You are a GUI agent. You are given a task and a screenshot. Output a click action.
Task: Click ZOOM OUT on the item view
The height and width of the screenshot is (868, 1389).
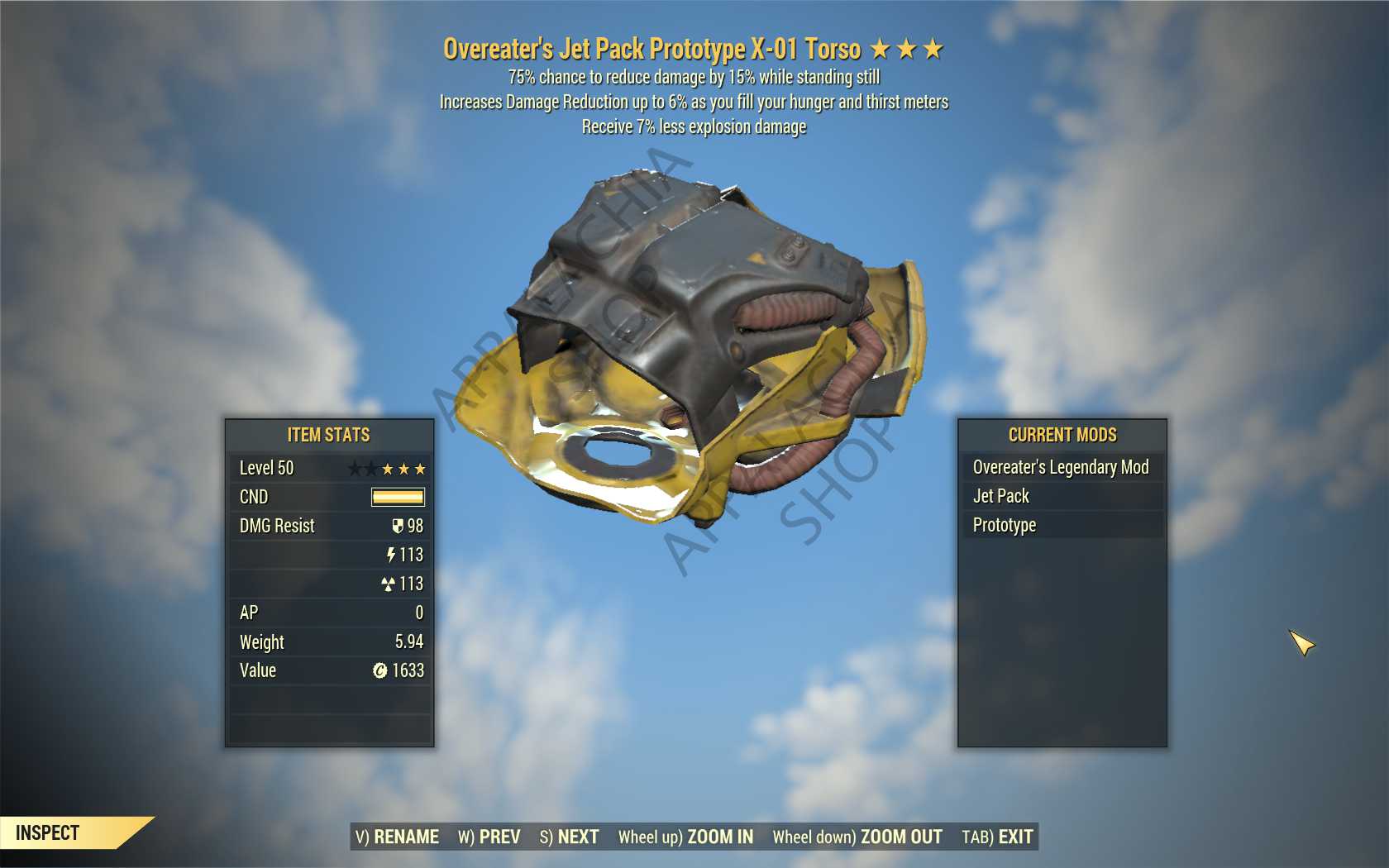click(857, 837)
